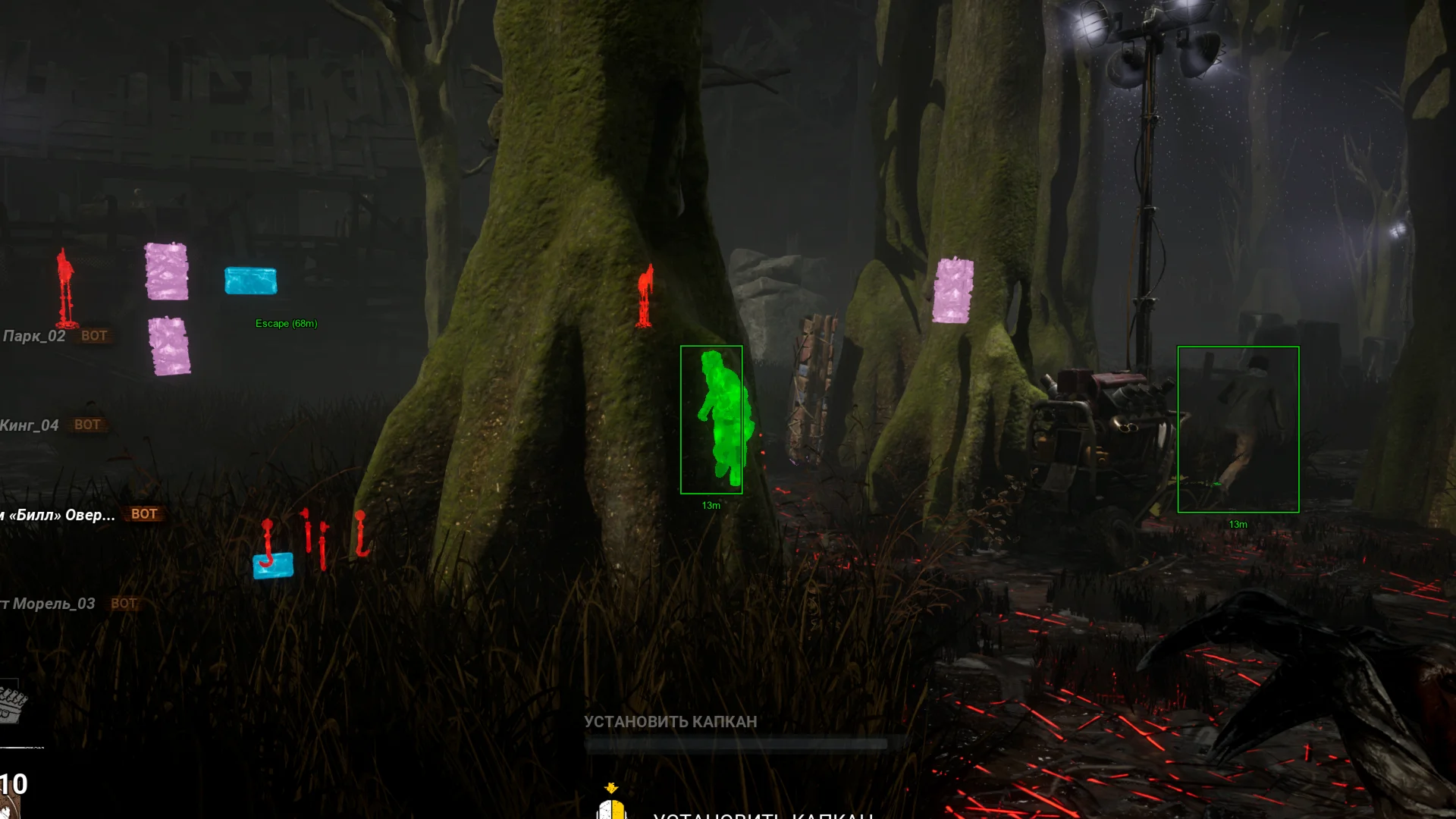The width and height of the screenshot is (1456, 819).
Task: Select the red hook marker on the tree trunk
Action: pos(644,296)
